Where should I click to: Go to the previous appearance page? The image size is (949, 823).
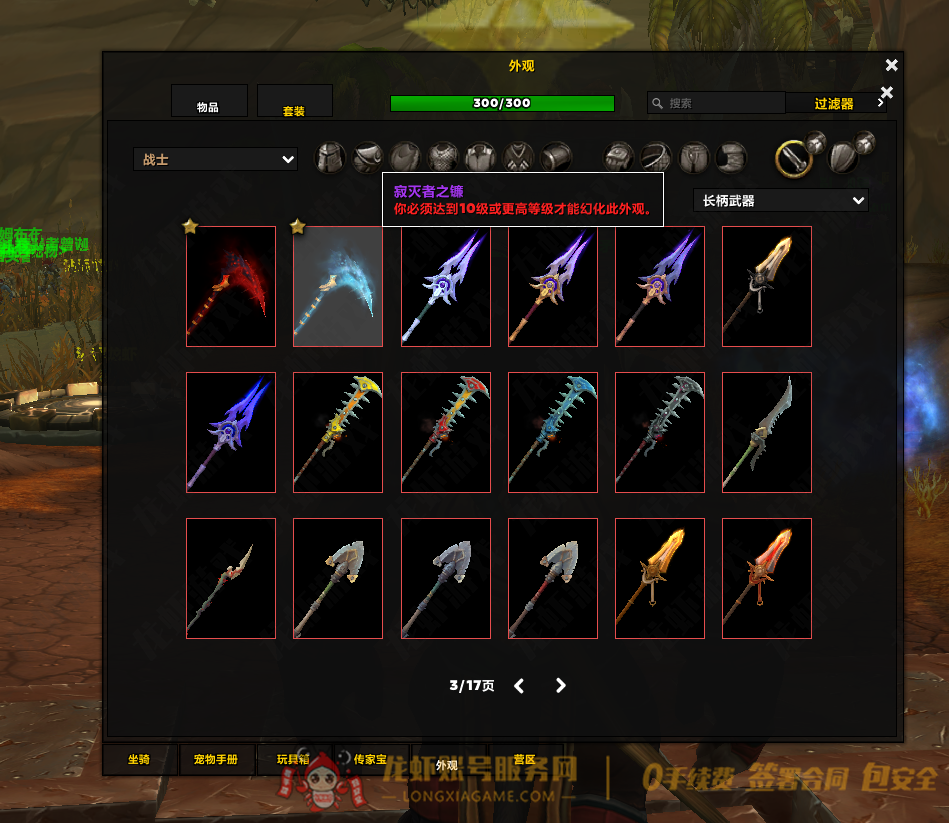[519, 686]
